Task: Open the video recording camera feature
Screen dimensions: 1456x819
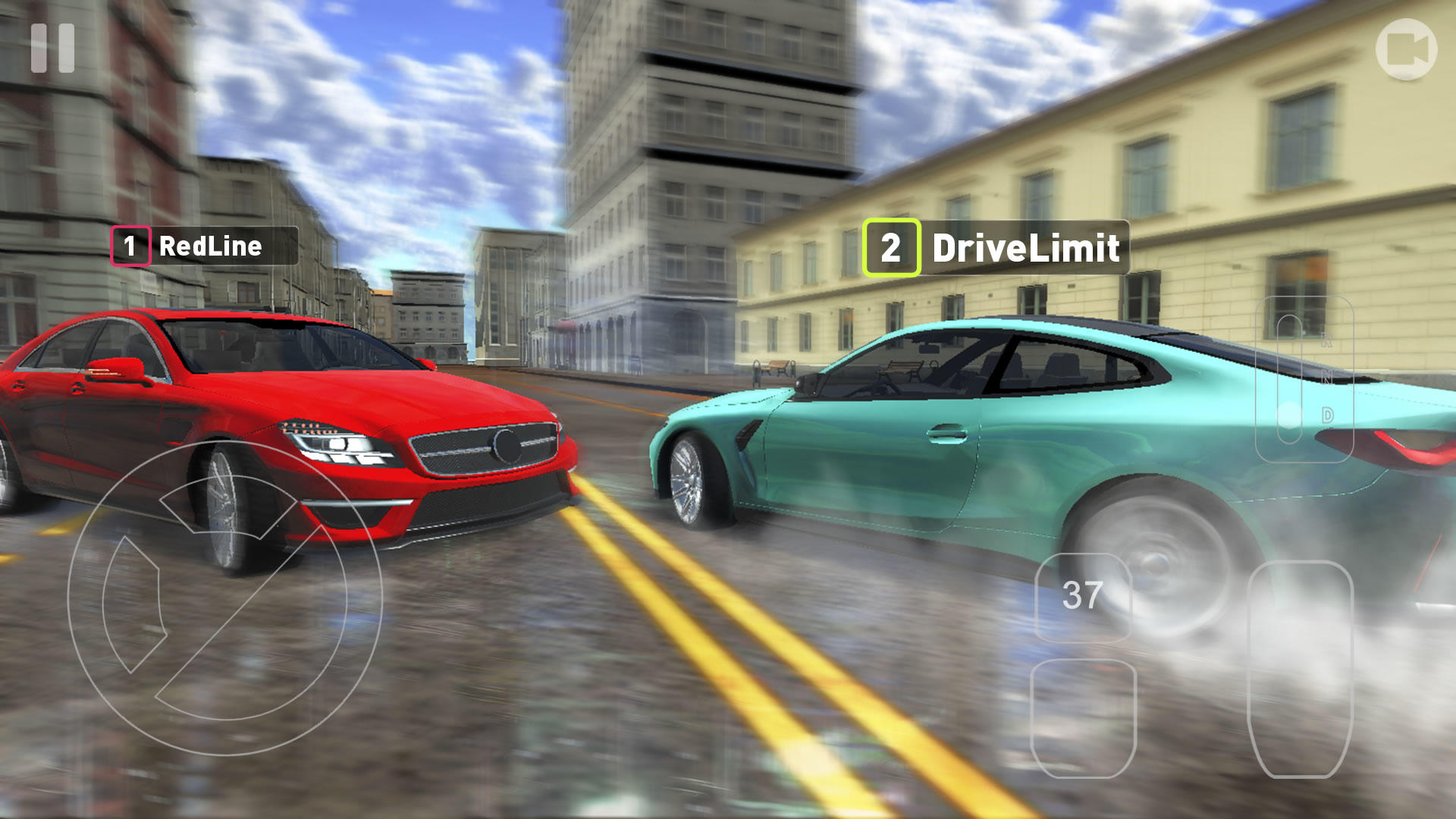Action: pyautogui.click(x=1407, y=48)
